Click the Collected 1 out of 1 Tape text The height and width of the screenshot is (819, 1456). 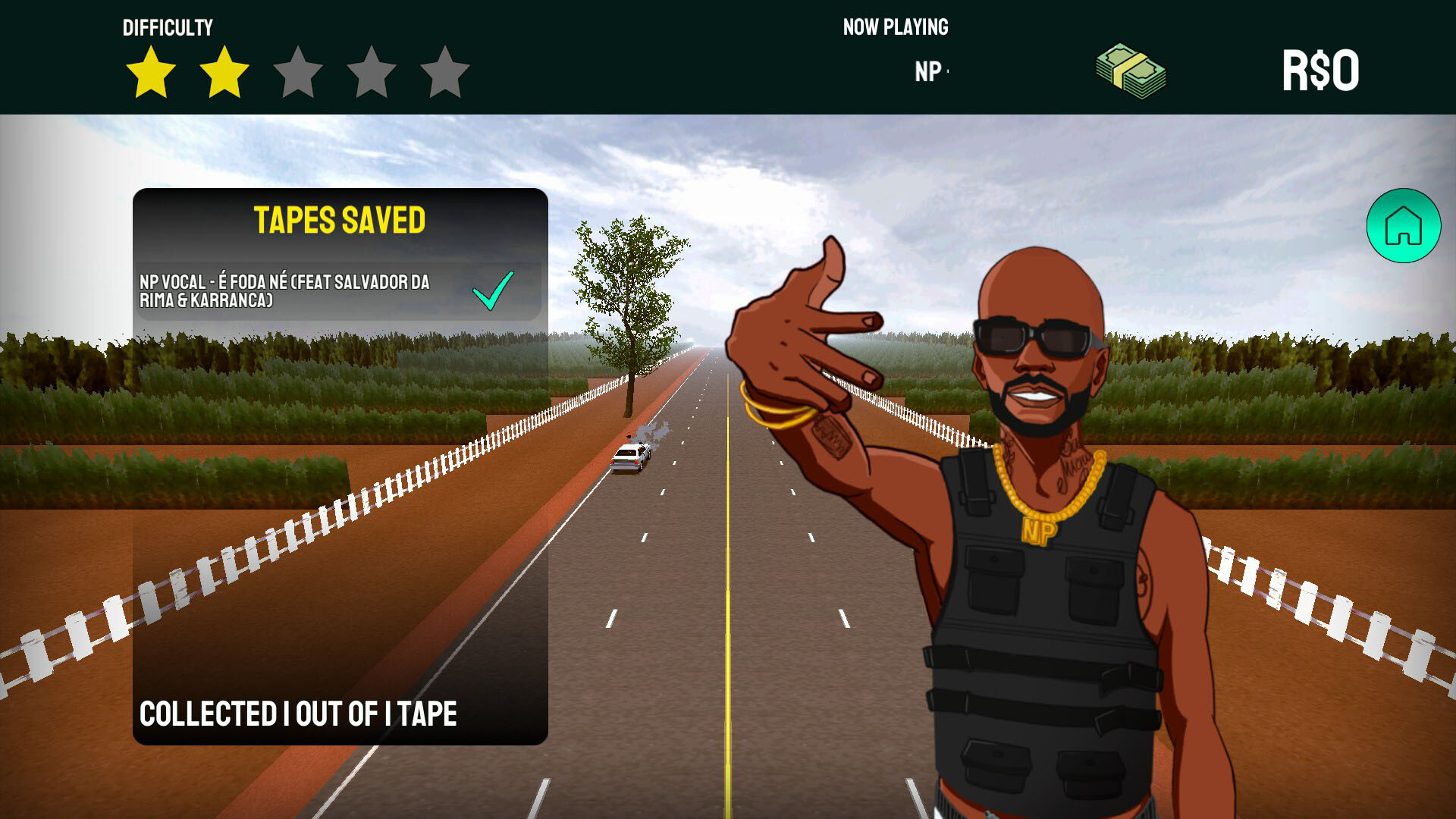click(297, 713)
